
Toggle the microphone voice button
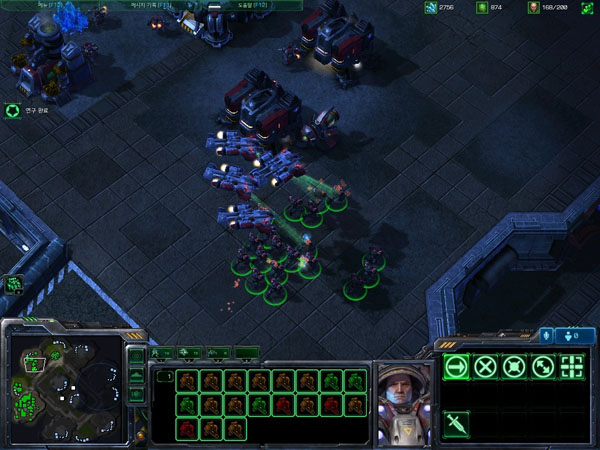click(x=546, y=335)
